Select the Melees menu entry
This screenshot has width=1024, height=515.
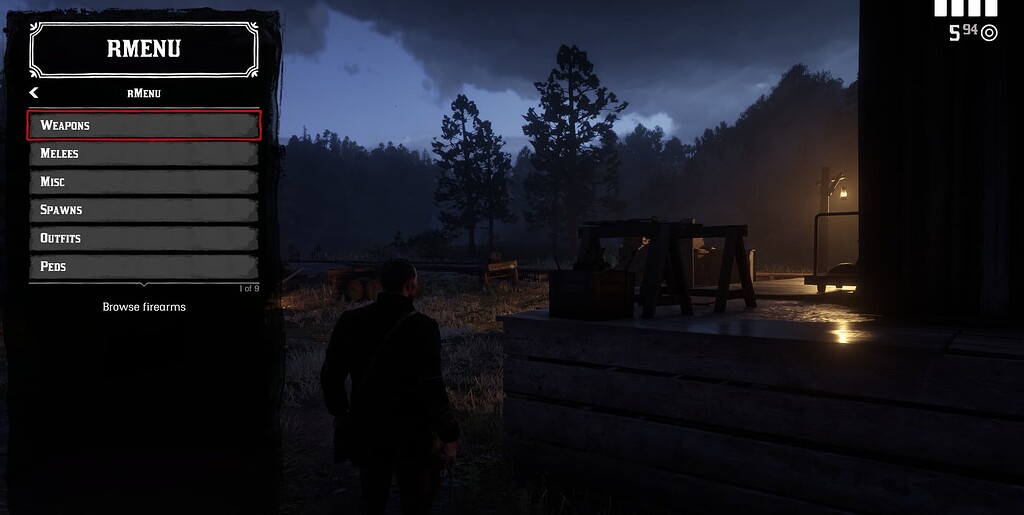[x=144, y=153]
